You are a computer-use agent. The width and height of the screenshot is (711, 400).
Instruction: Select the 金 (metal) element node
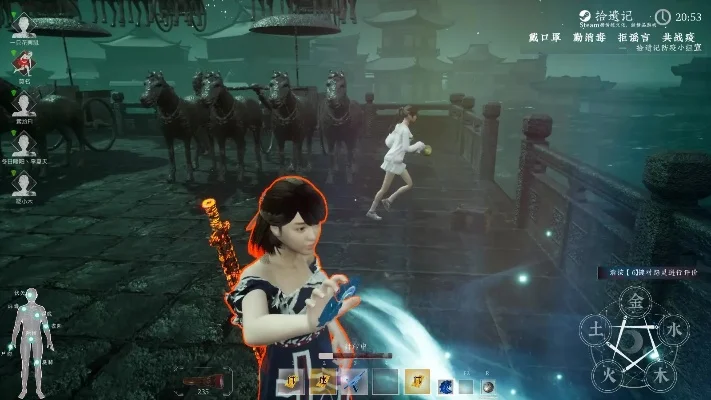pos(634,300)
